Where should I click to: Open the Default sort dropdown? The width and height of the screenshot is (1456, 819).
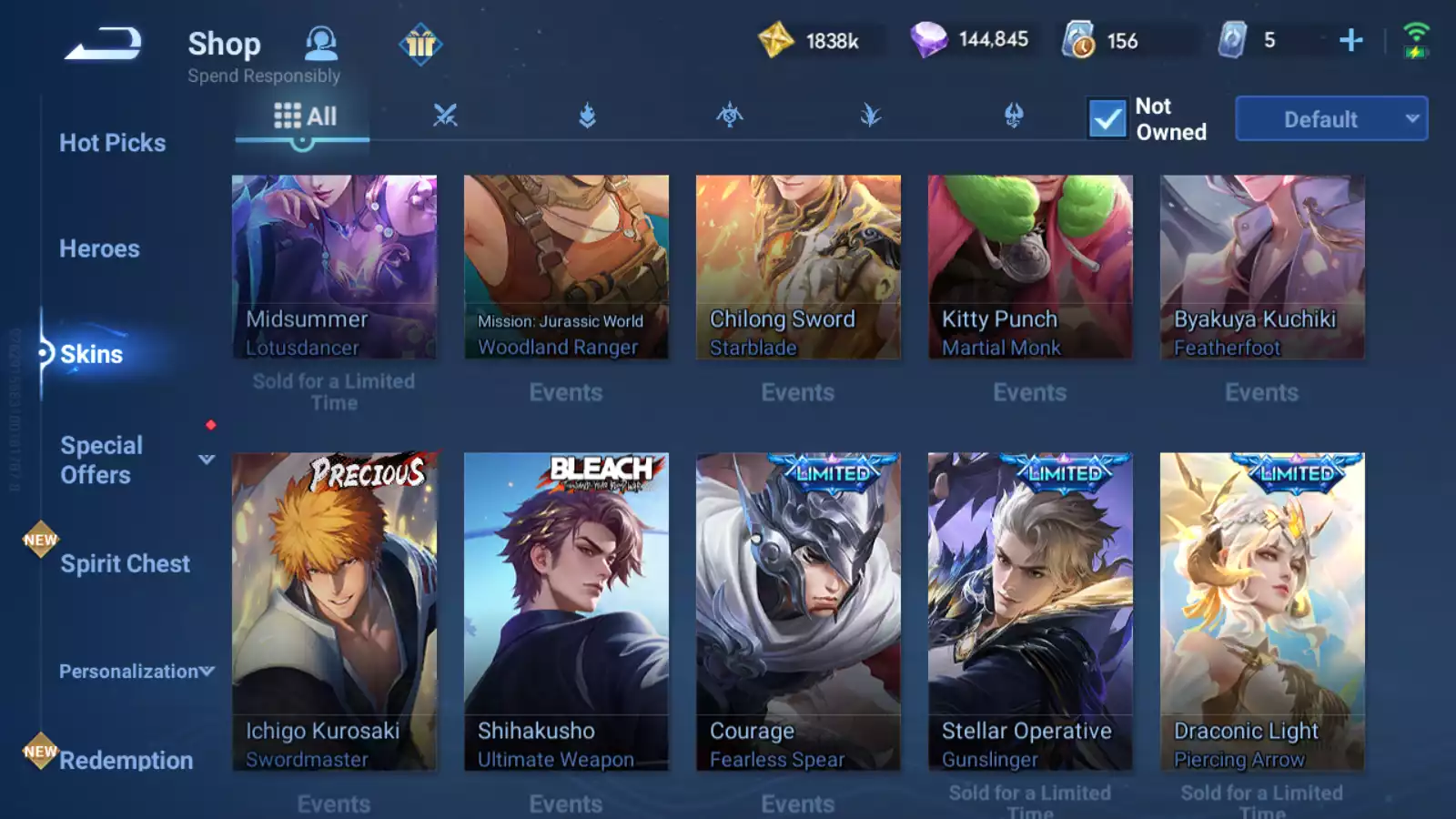click(1330, 119)
